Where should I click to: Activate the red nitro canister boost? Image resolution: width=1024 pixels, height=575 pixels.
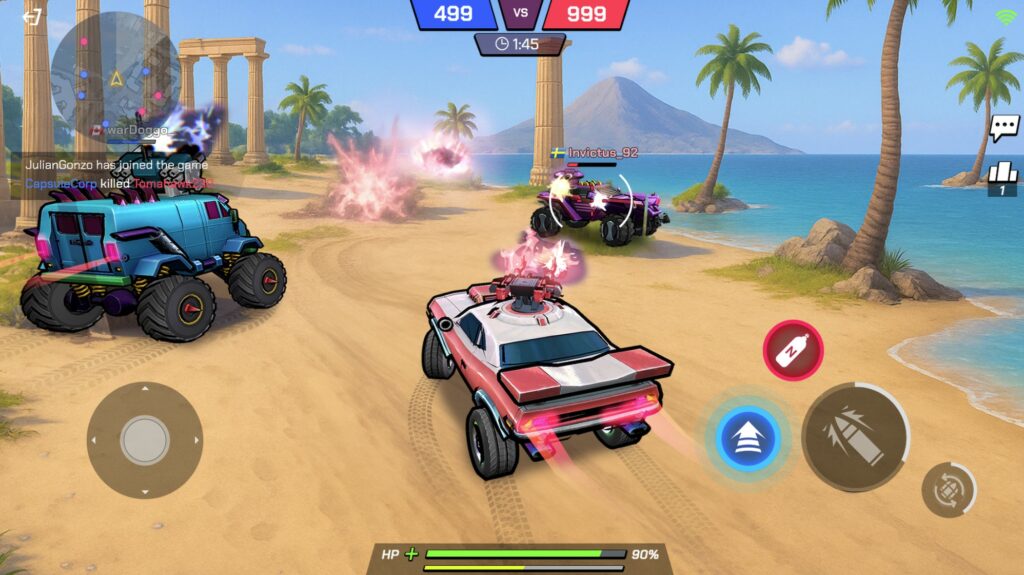point(793,350)
